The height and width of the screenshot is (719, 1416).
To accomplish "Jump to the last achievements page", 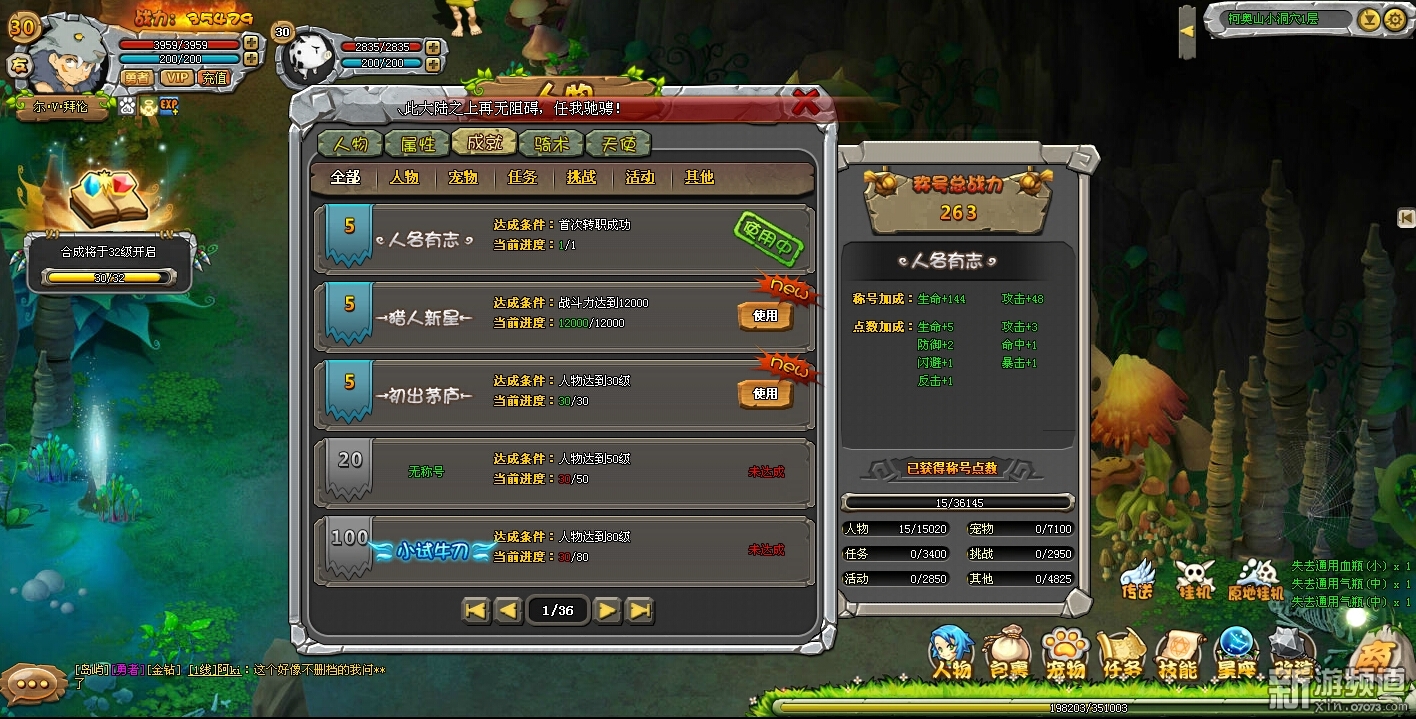I will pos(640,610).
